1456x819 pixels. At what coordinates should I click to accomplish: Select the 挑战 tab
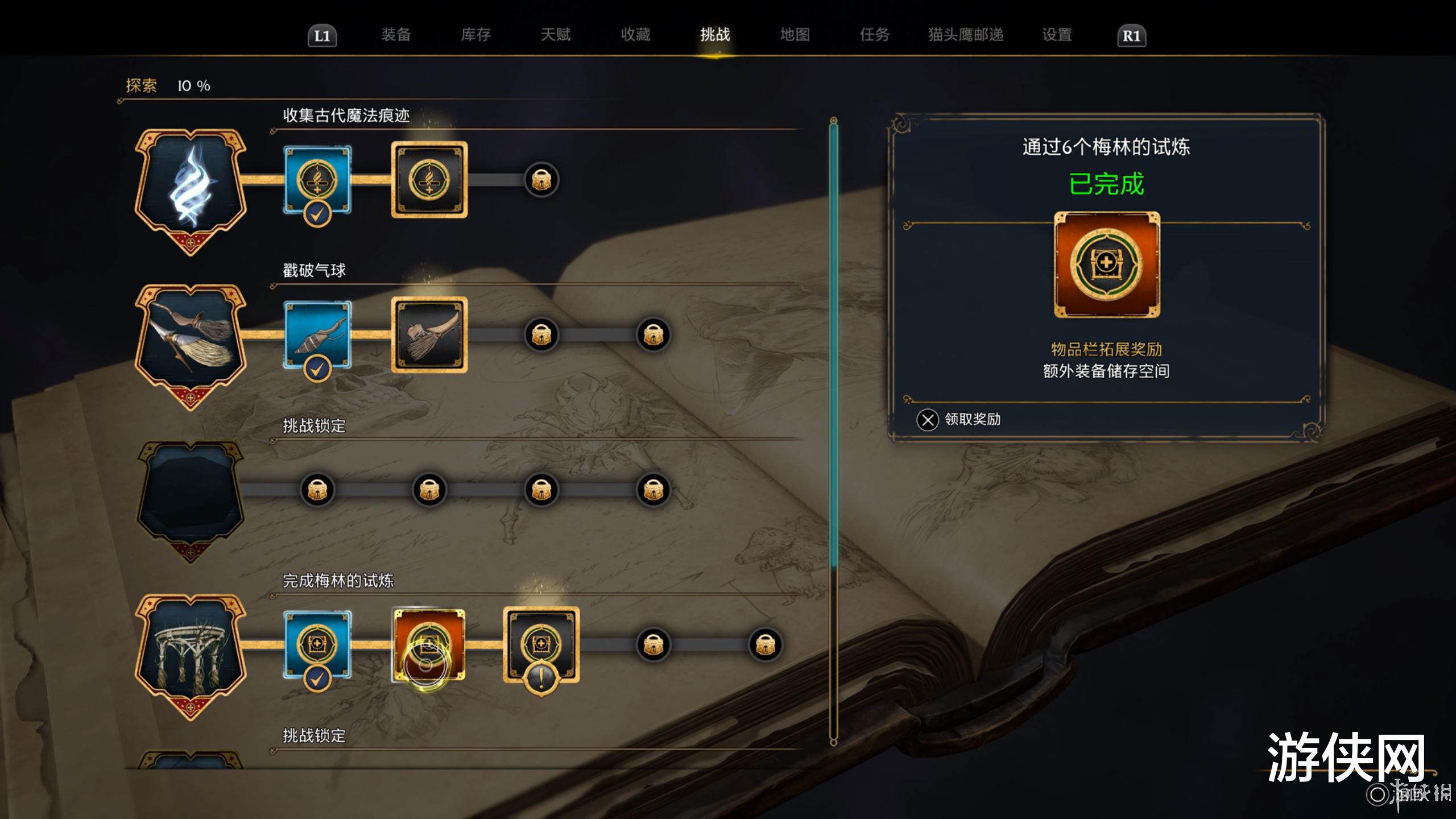[x=715, y=35]
